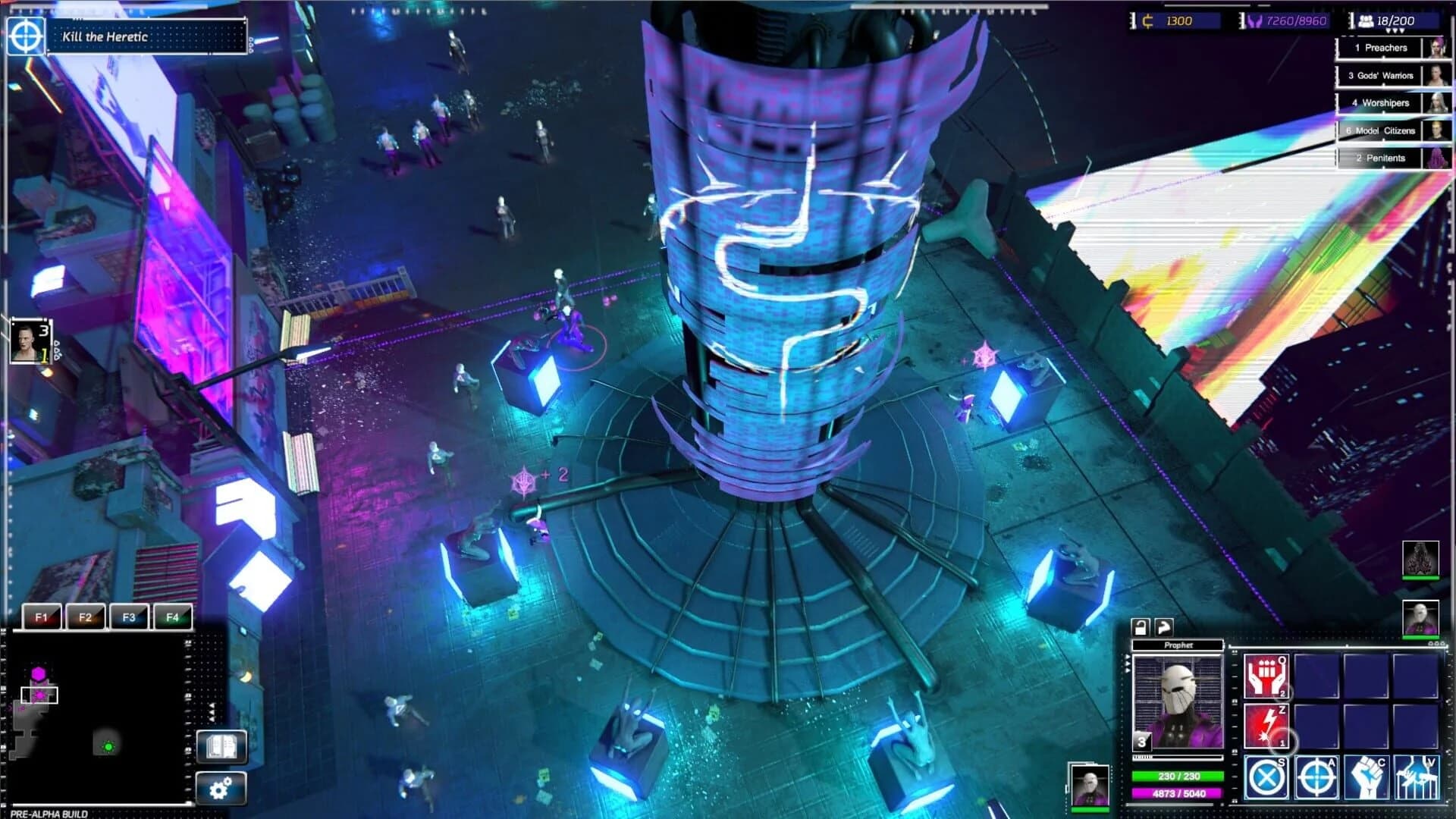Activate the captive V command icon
This screenshot has width=1456, height=819.
(1417, 779)
